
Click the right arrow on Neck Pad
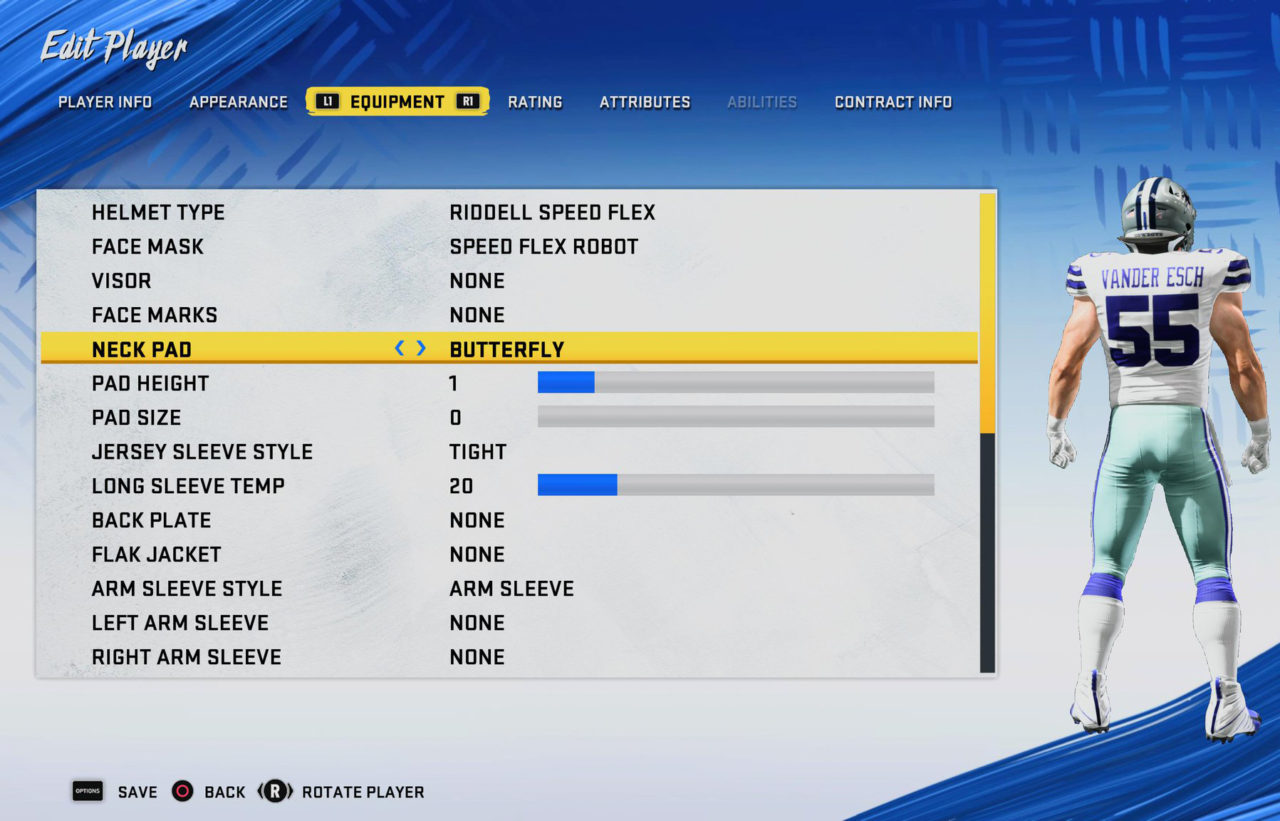(x=422, y=348)
